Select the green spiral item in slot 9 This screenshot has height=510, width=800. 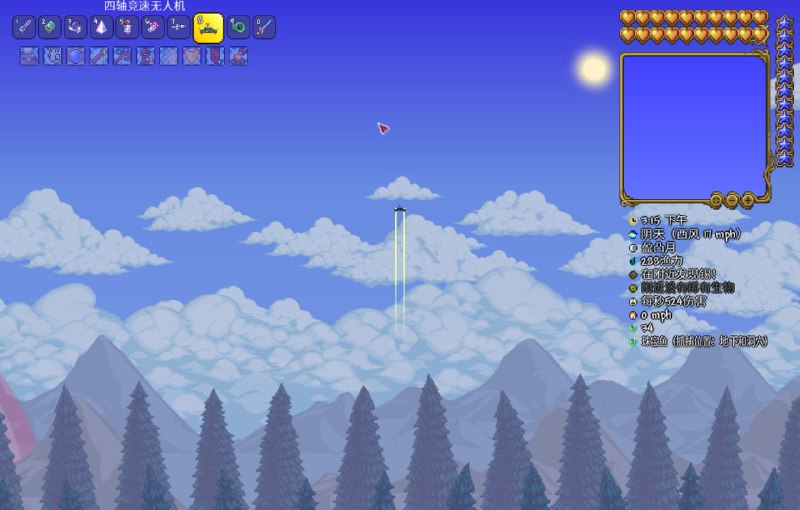[x=238, y=27]
